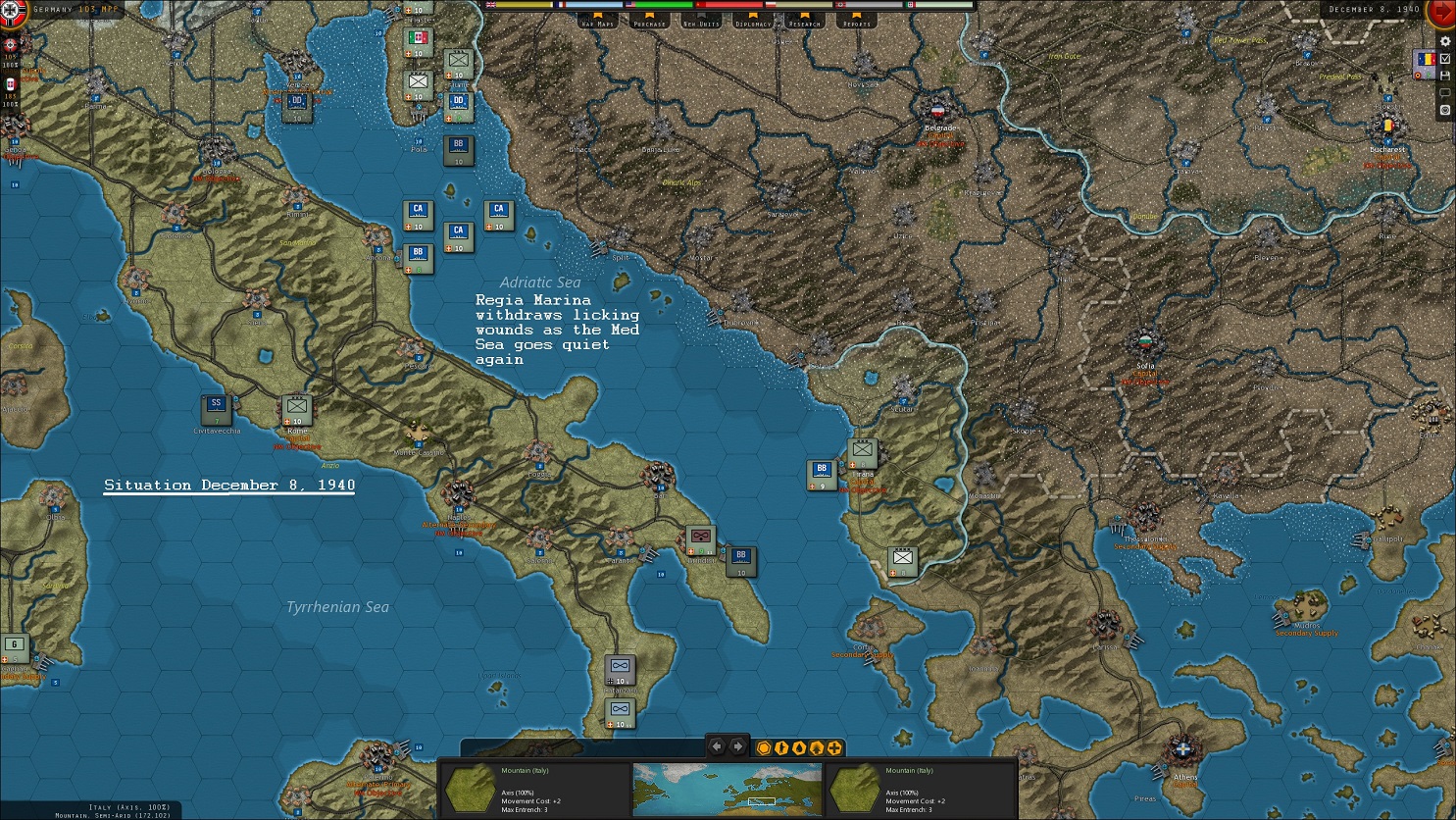Select next unit with right arrow button

pyautogui.click(x=737, y=747)
